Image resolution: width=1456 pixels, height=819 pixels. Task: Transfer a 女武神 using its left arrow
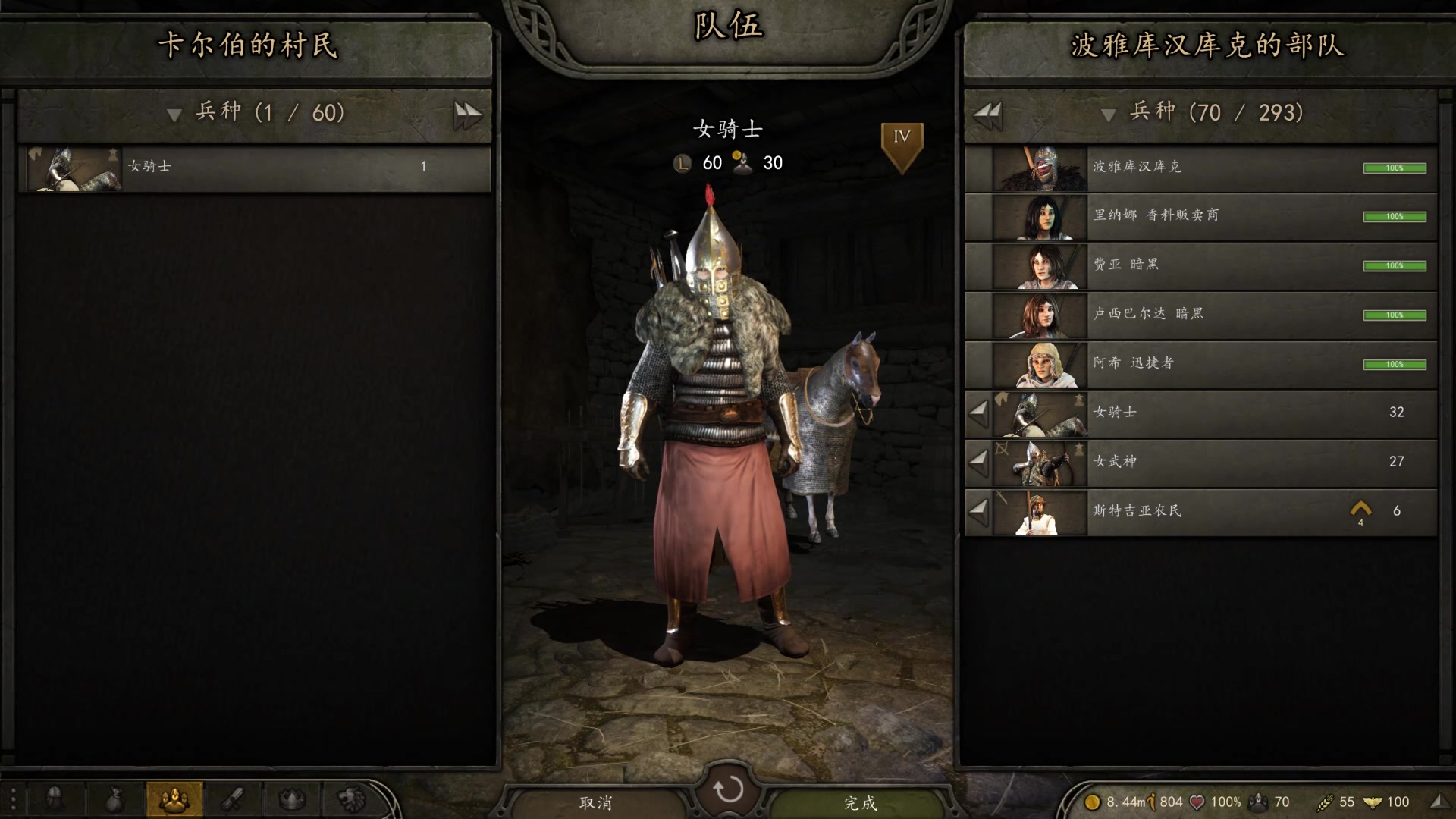click(979, 462)
